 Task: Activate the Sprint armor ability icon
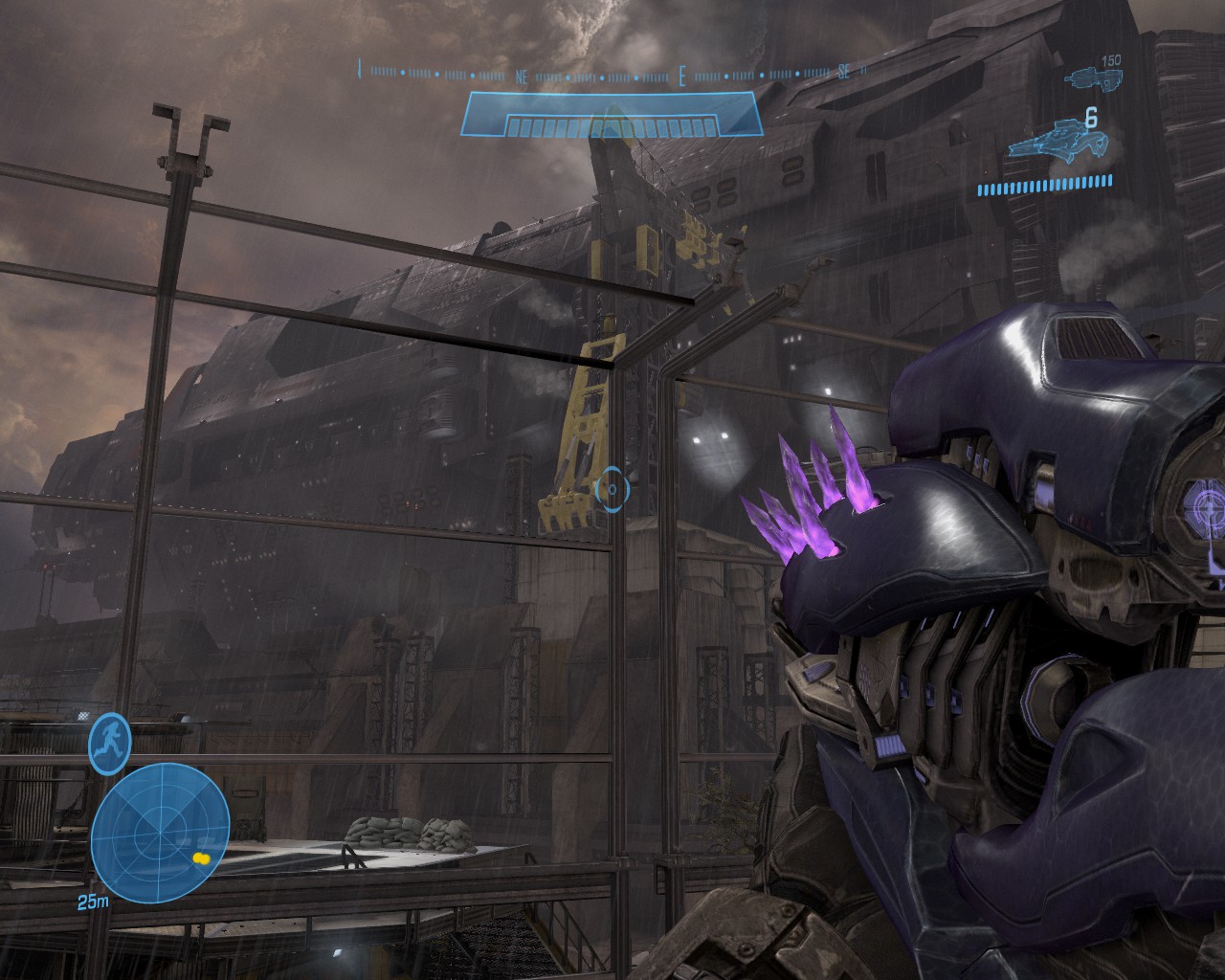coord(110,743)
